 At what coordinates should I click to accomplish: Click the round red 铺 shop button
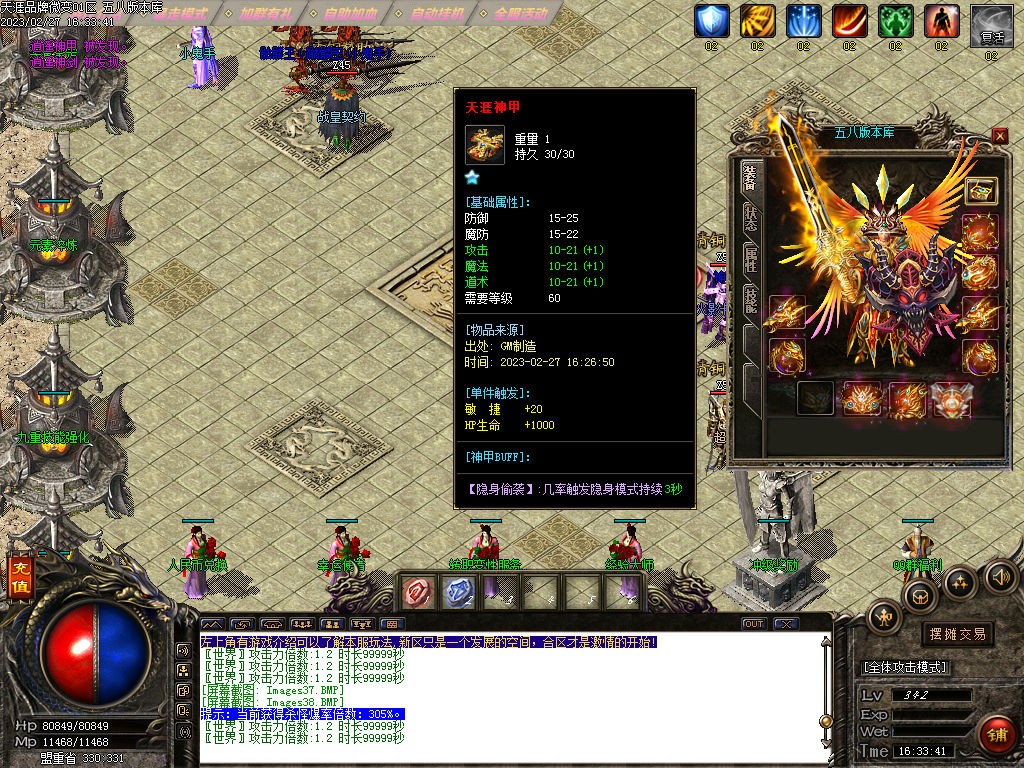996,734
